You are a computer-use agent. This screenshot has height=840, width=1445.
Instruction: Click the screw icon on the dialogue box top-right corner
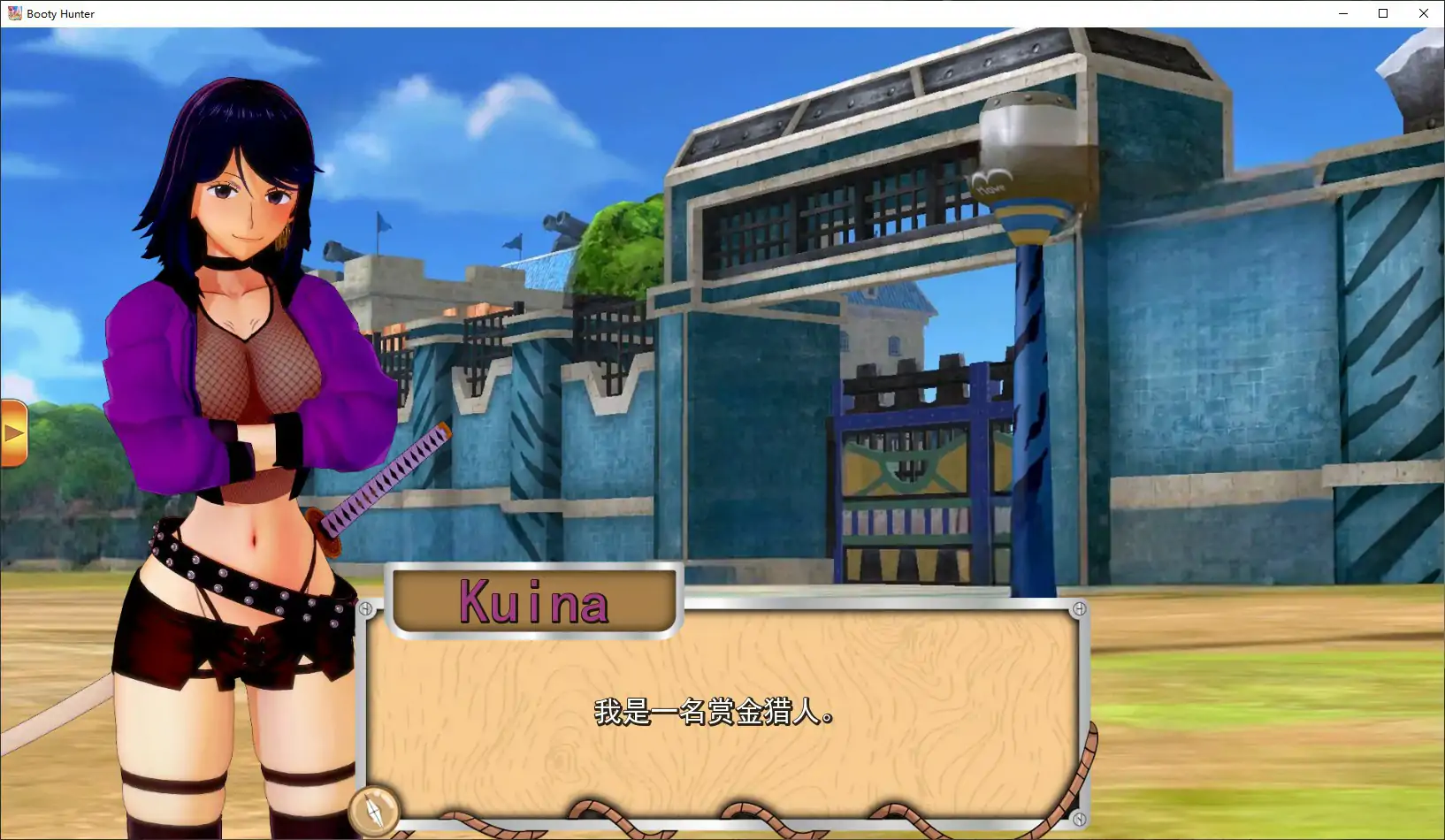[1081, 607]
